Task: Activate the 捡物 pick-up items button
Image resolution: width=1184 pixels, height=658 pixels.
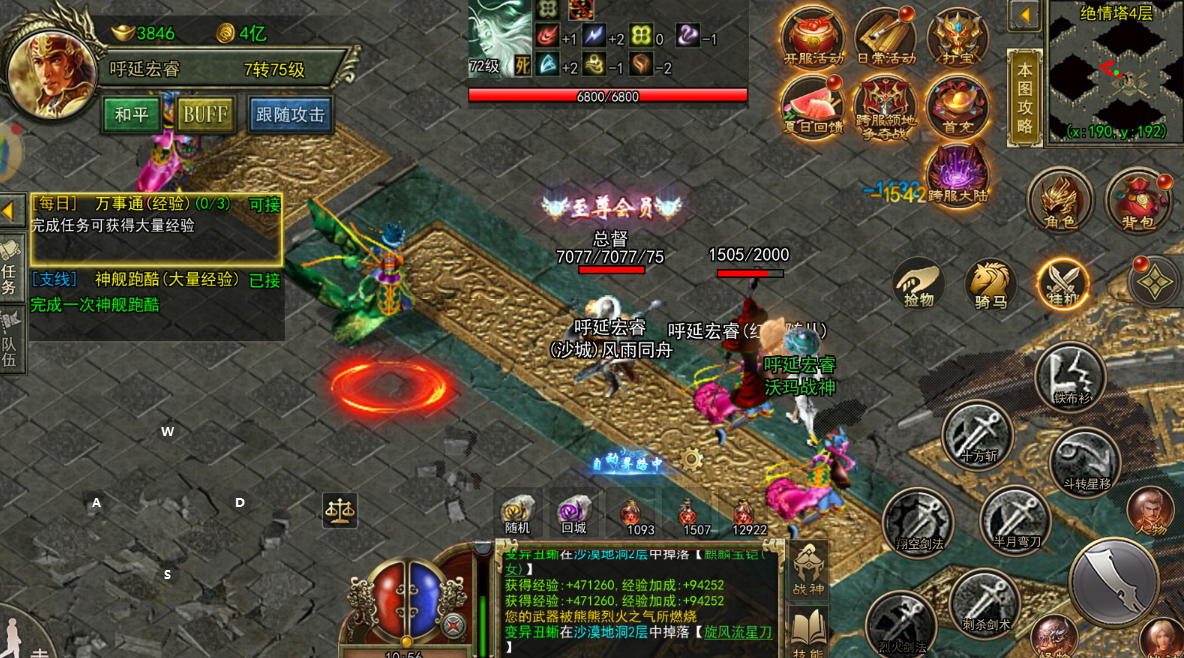Action: tap(918, 284)
